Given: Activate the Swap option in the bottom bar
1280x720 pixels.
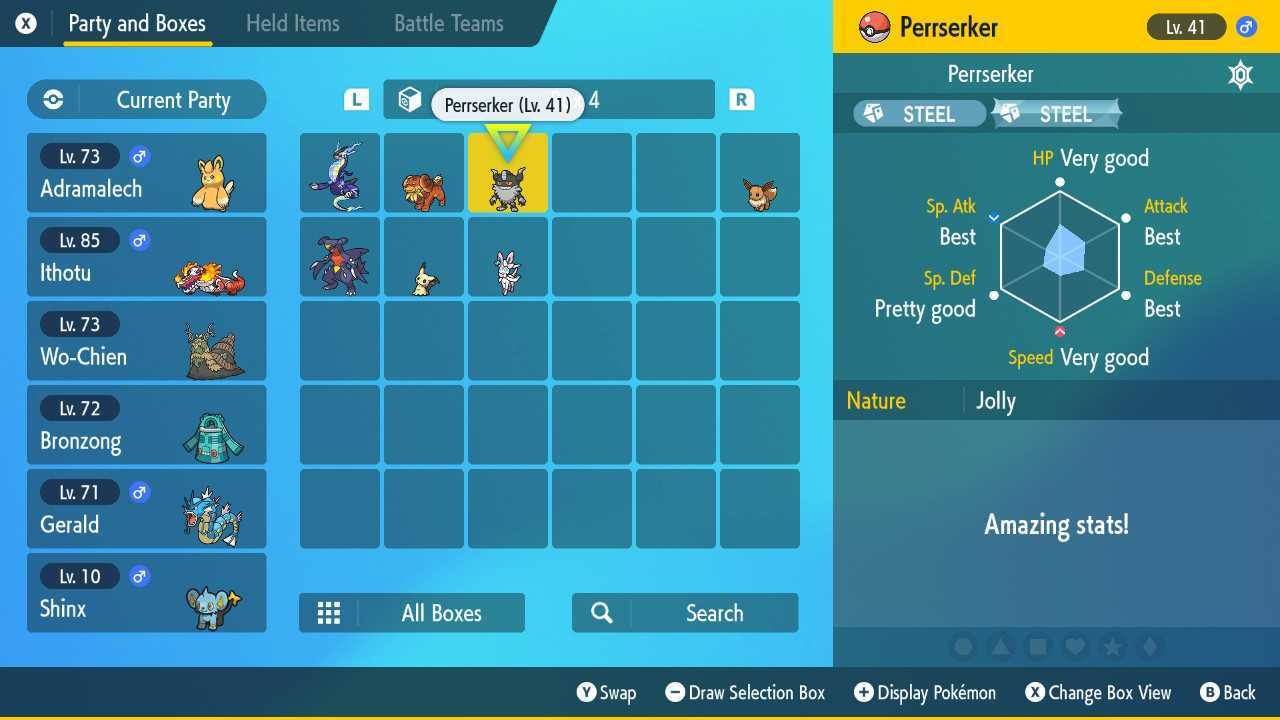Looking at the screenshot, I should pos(607,692).
